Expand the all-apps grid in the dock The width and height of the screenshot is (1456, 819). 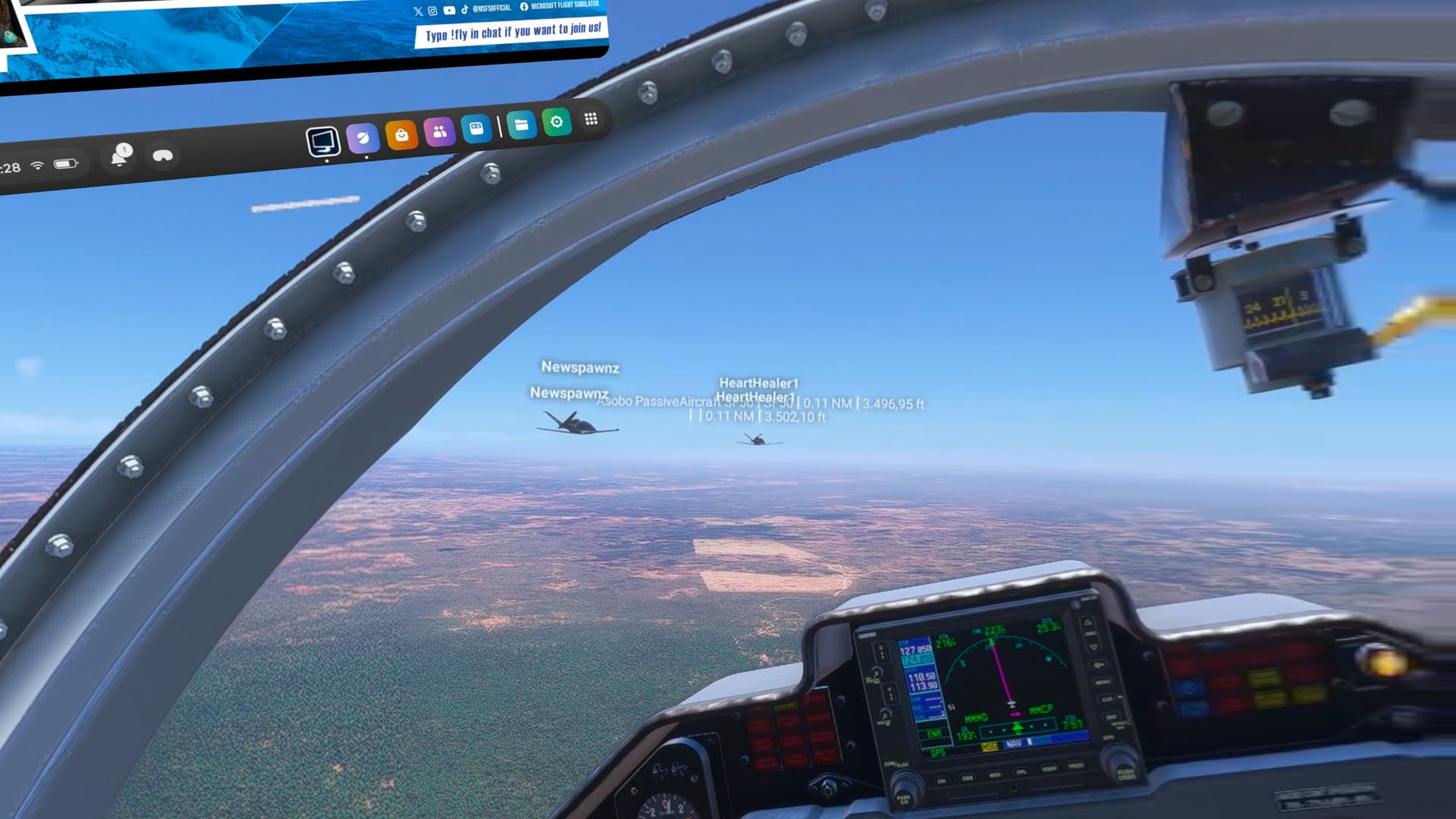coord(591,118)
